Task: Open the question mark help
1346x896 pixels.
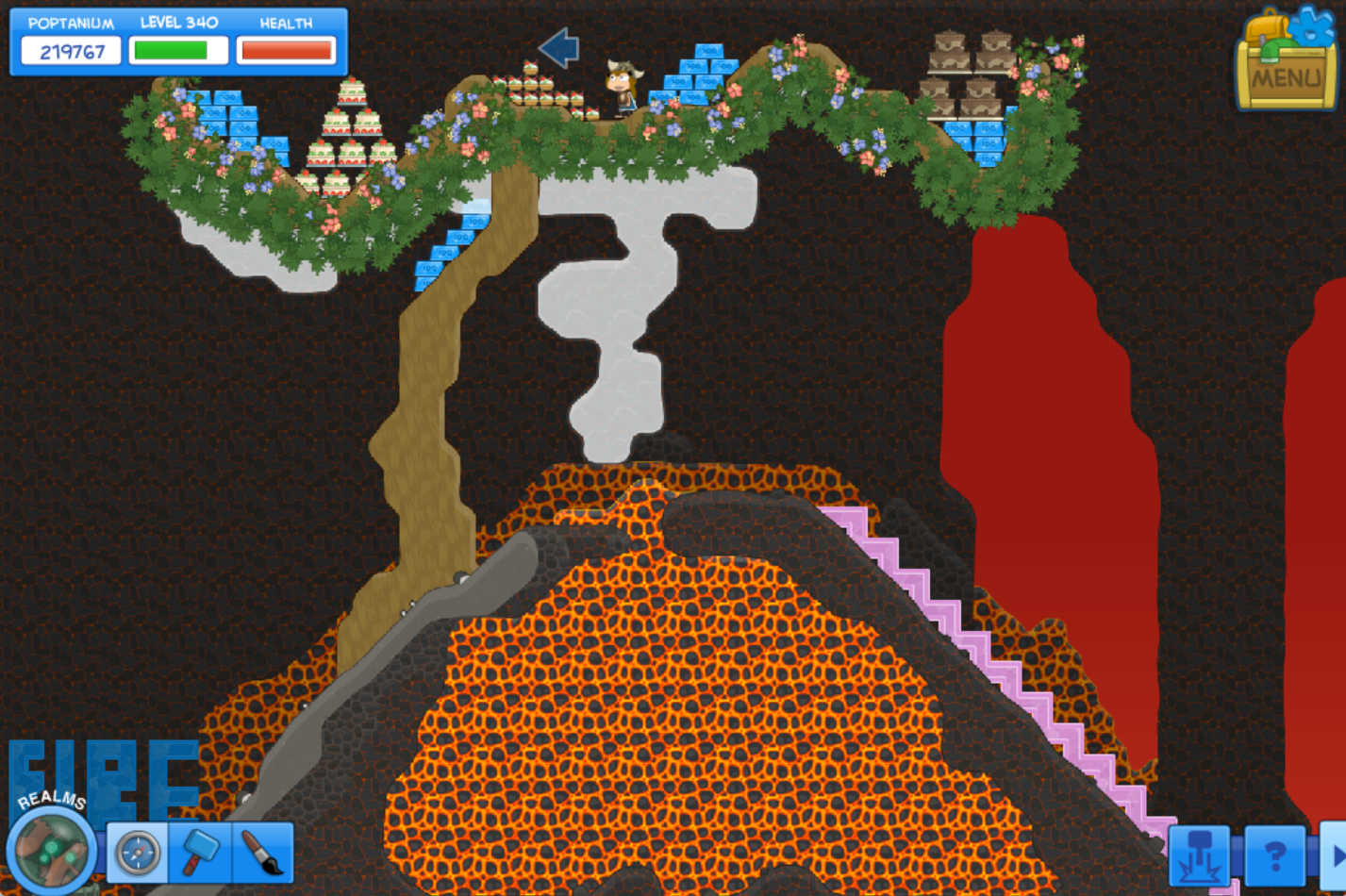Action: pyautogui.click(x=1274, y=855)
